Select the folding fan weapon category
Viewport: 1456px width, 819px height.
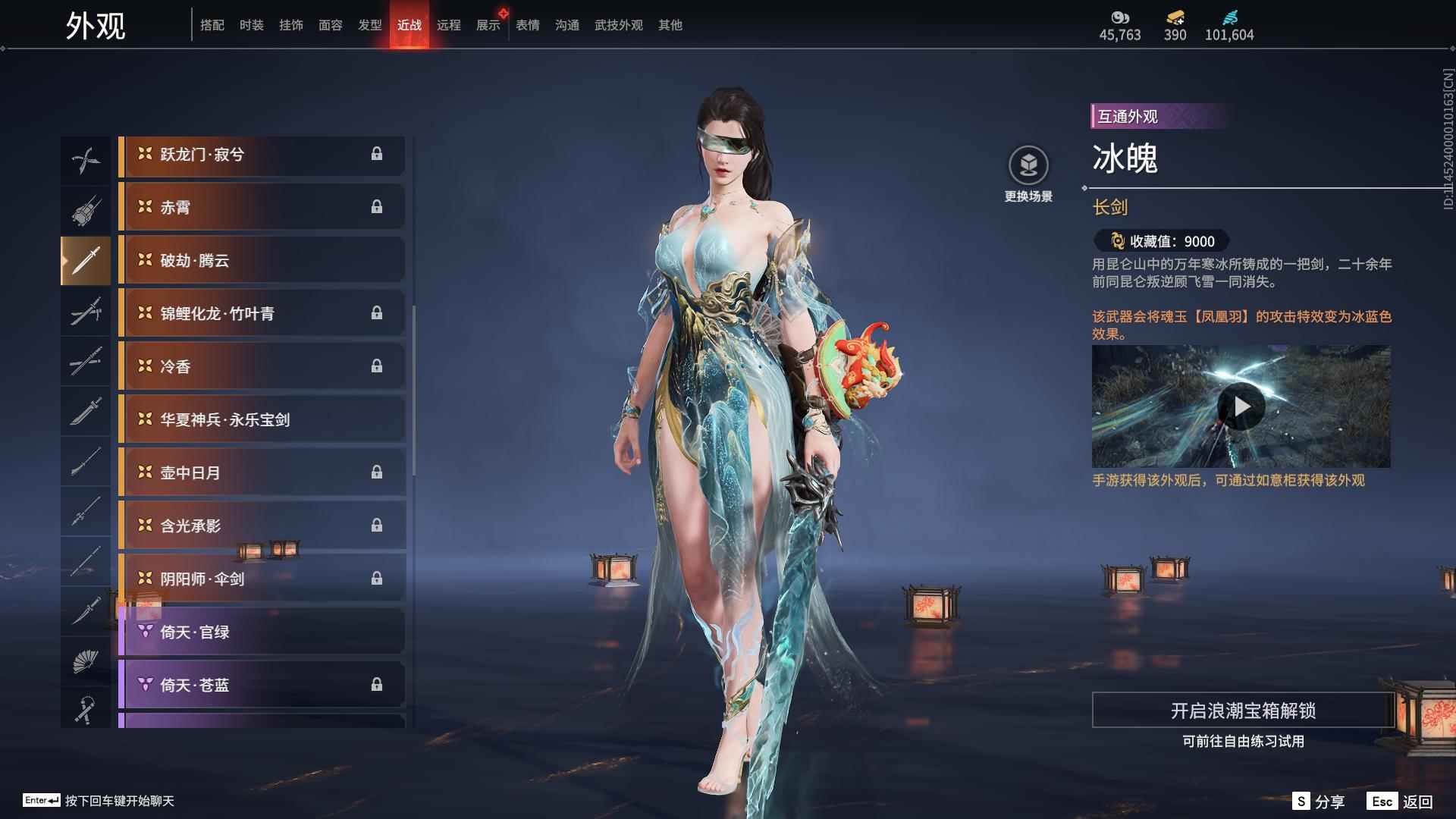(x=85, y=661)
